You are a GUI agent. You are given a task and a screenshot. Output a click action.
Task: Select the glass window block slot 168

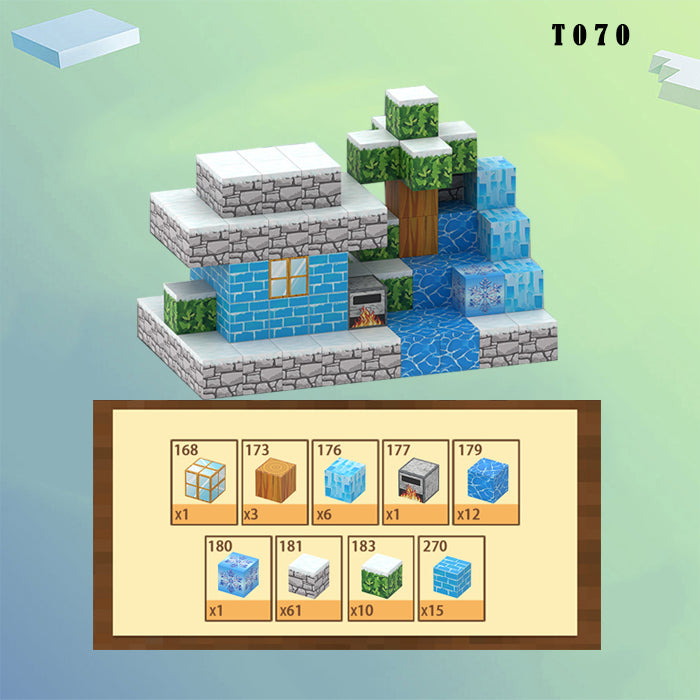click(204, 482)
